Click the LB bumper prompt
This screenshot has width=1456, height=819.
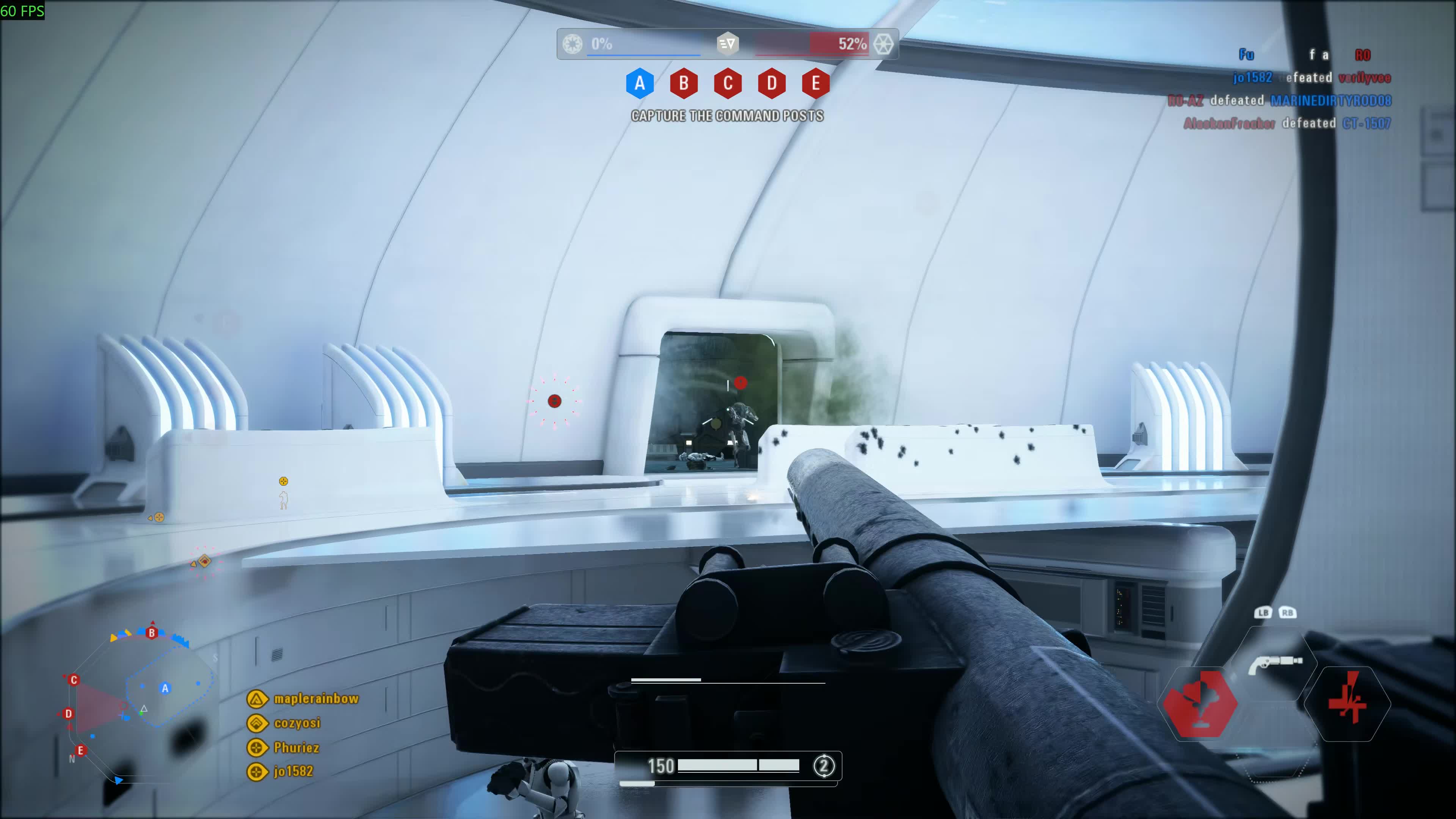click(x=1263, y=612)
